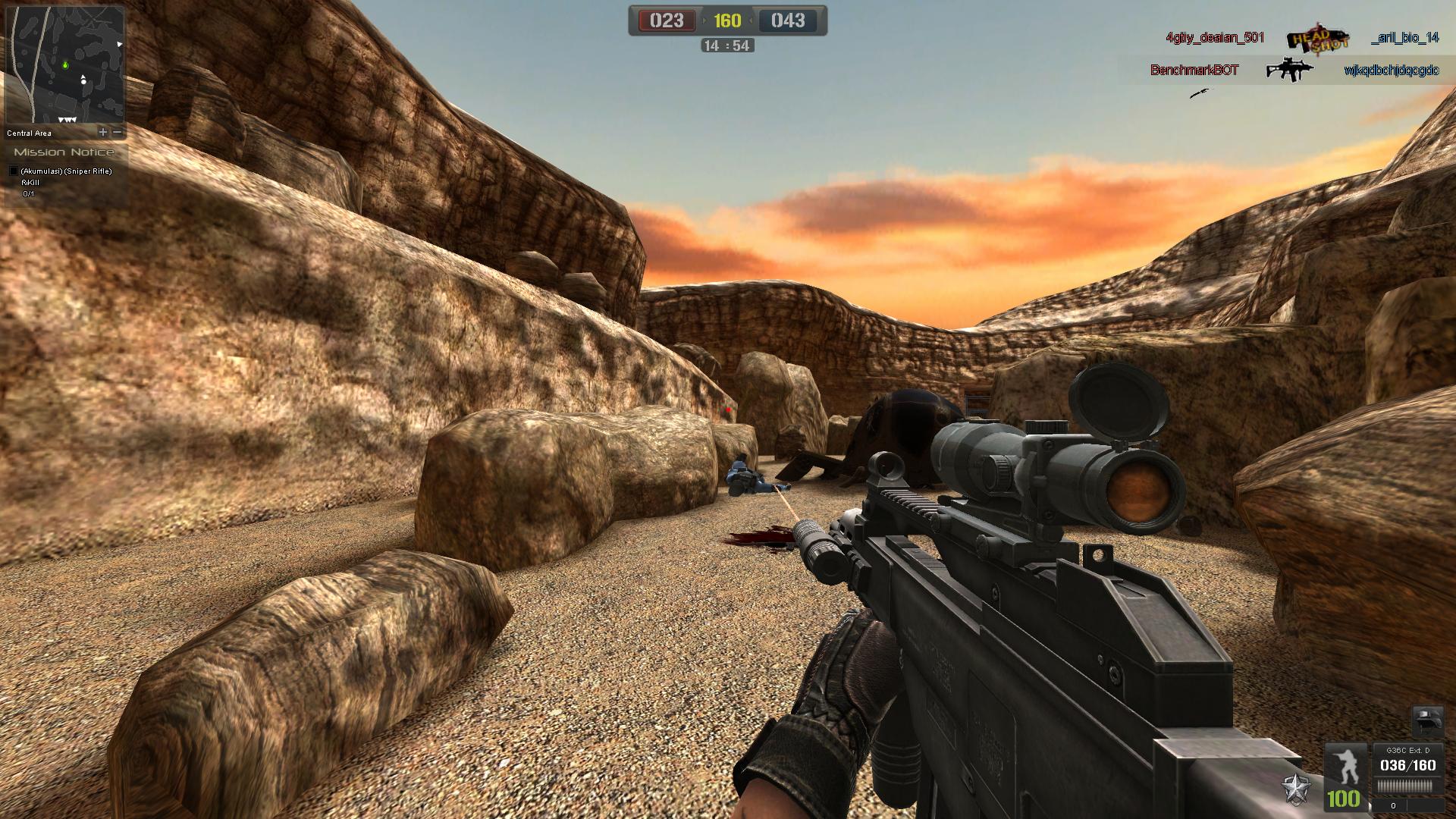This screenshot has height=819, width=1456.
Task: Click the soldier stance icon
Action: [x=1344, y=764]
